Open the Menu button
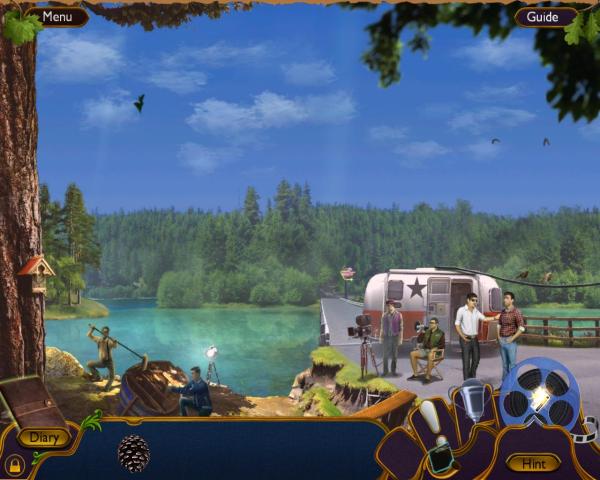Screen dimensions: 600x480 coord(56,16)
